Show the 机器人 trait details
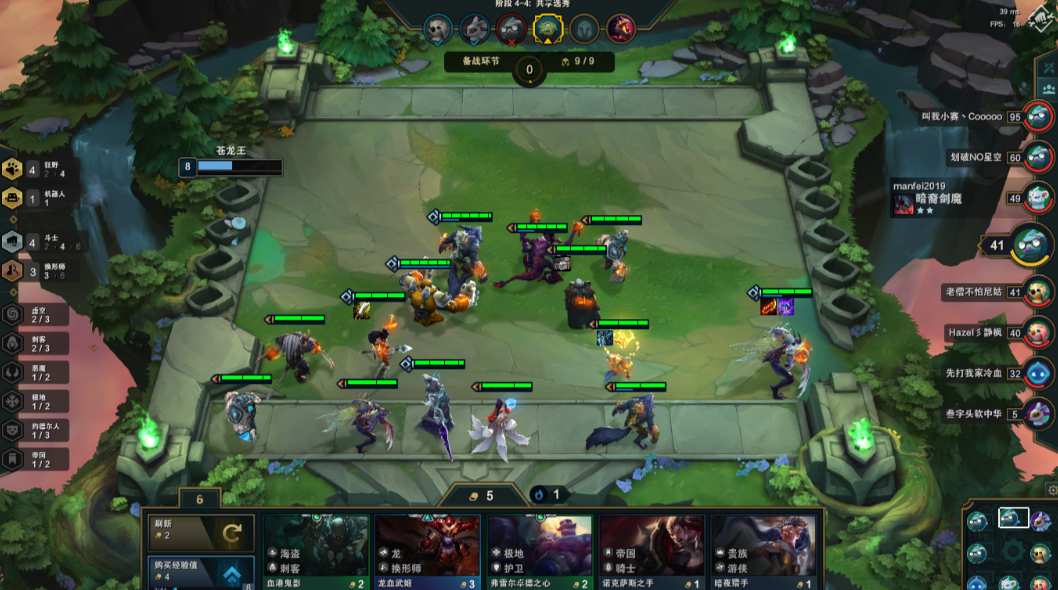This screenshot has height=590, width=1058. (38, 198)
